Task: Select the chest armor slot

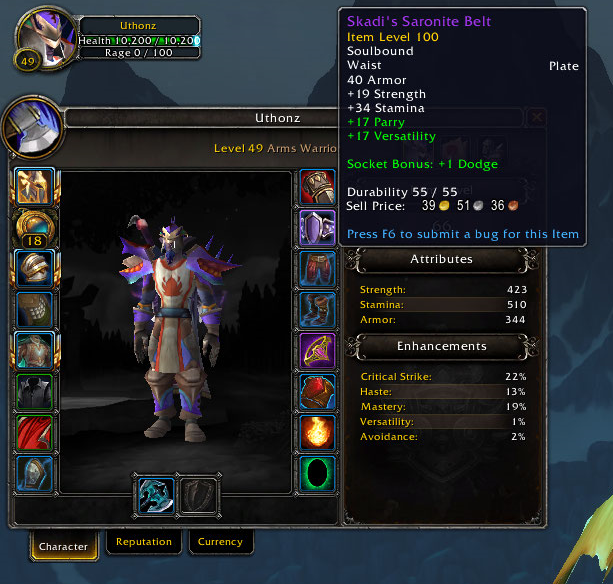Action: click(x=33, y=351)
